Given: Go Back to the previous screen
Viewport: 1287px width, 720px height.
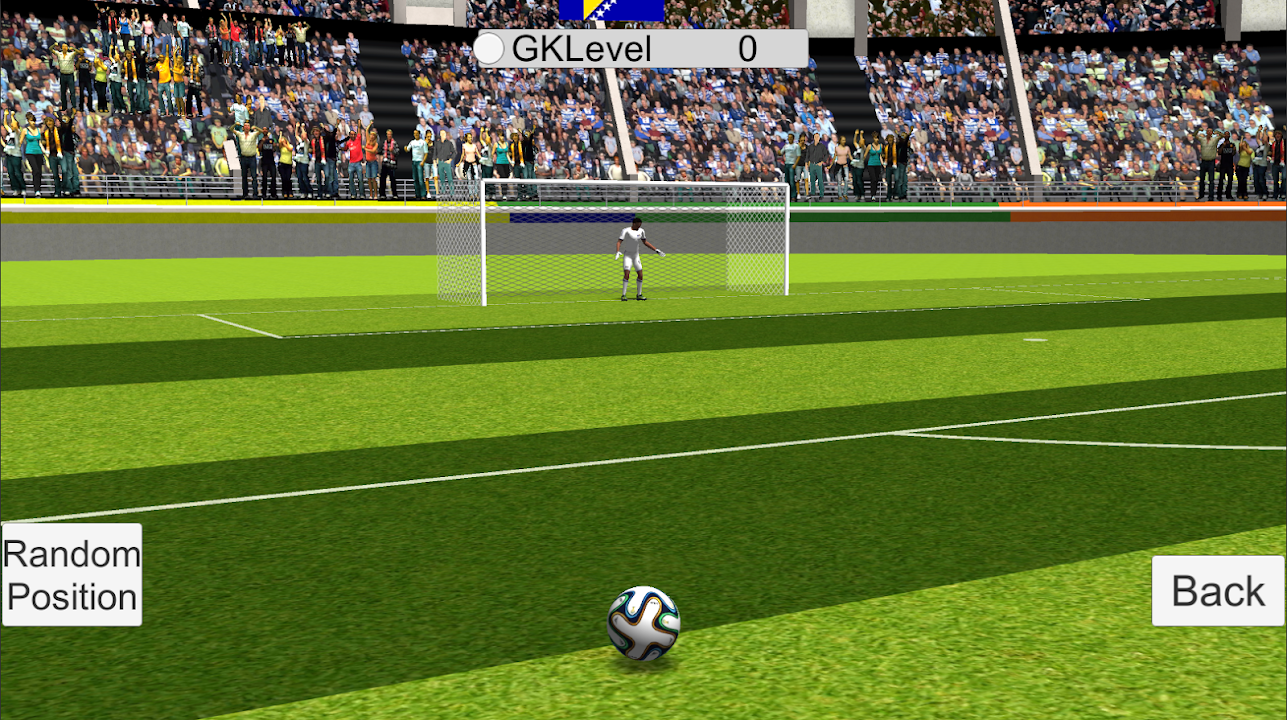Looking at the screenshot, I should click(x=1217, y=591).
